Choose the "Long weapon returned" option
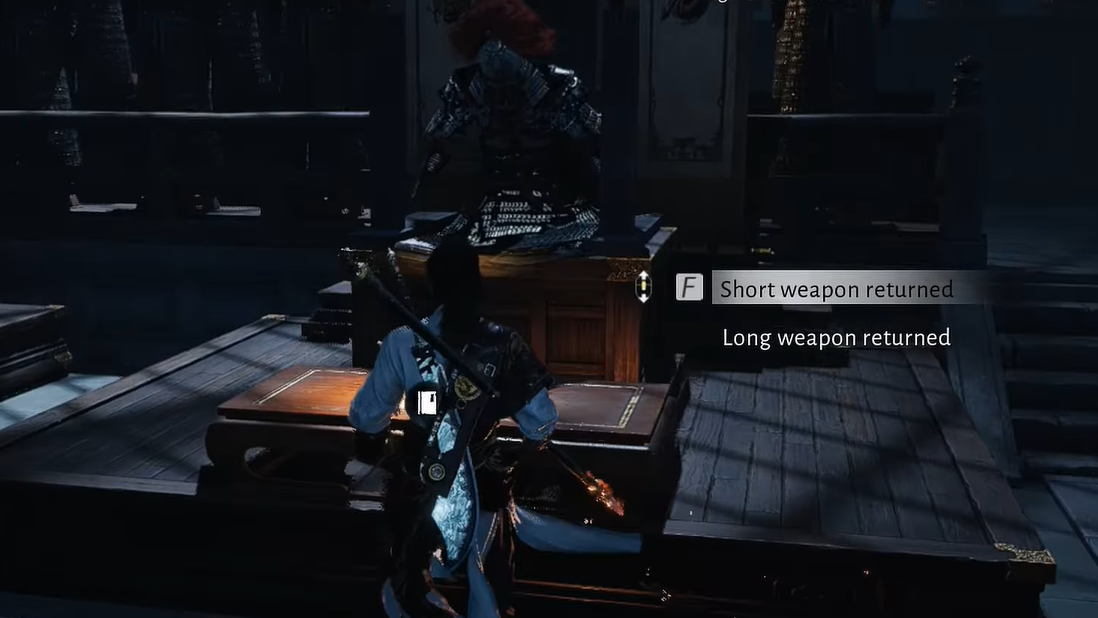Image resolution: width=1098 pixels, height=618 pixels. (836, 338)
